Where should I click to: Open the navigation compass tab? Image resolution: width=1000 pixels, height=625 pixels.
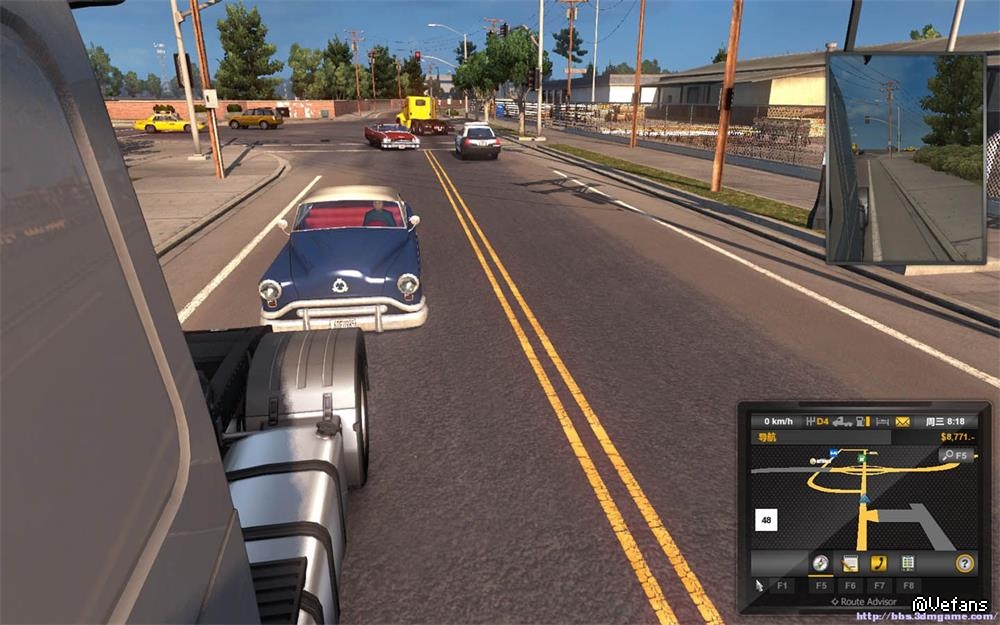click(820, 563)
